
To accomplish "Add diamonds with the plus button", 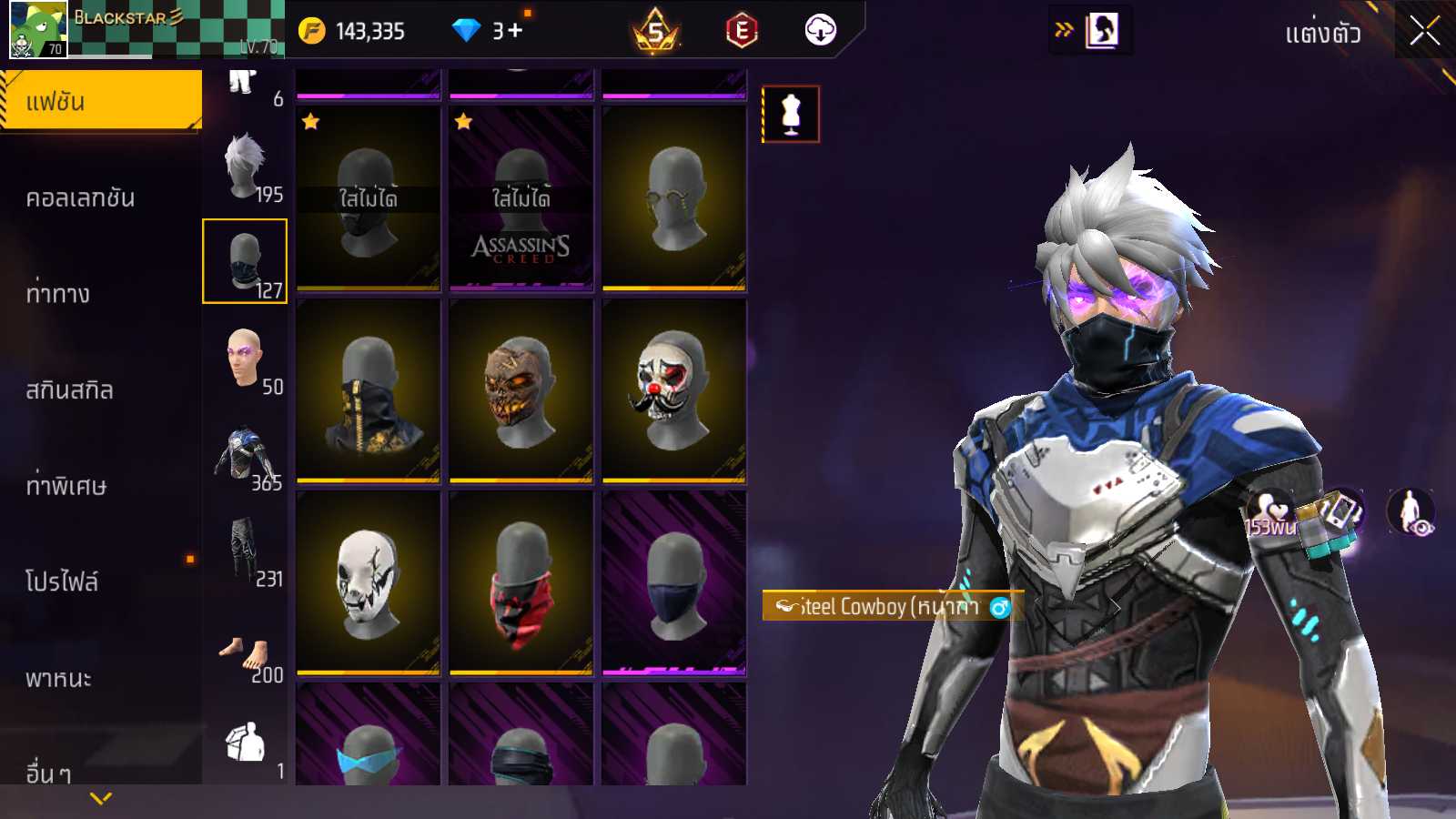I will (515, 31).
